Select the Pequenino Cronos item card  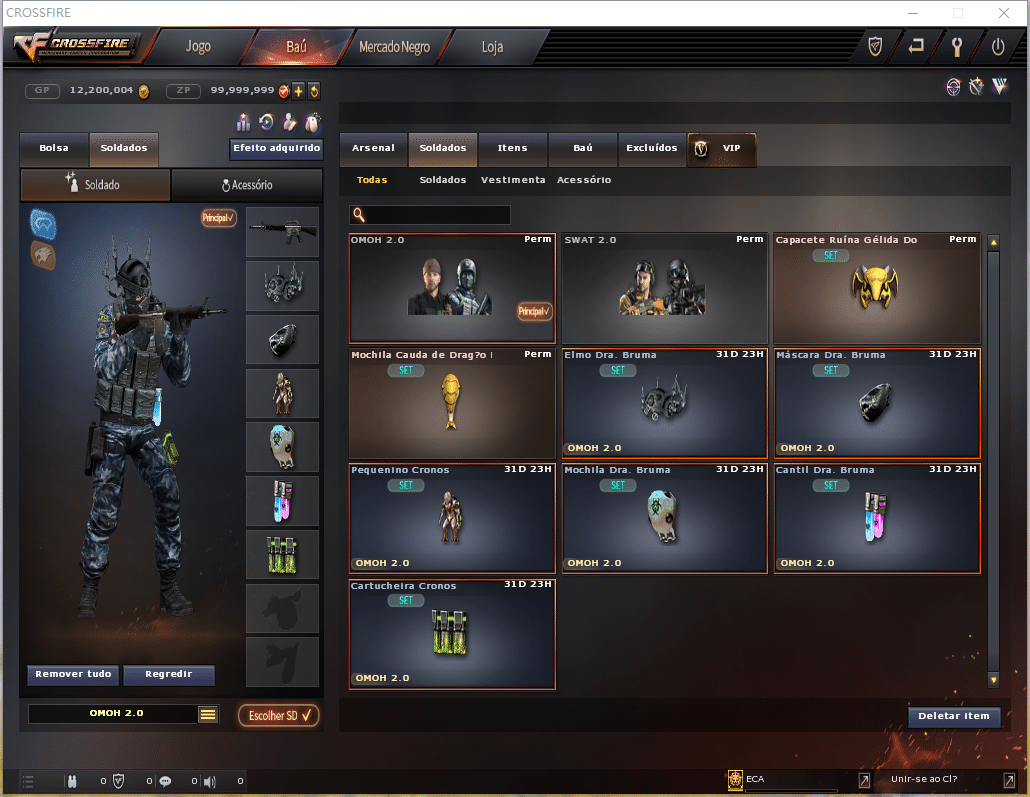(452, 518)
